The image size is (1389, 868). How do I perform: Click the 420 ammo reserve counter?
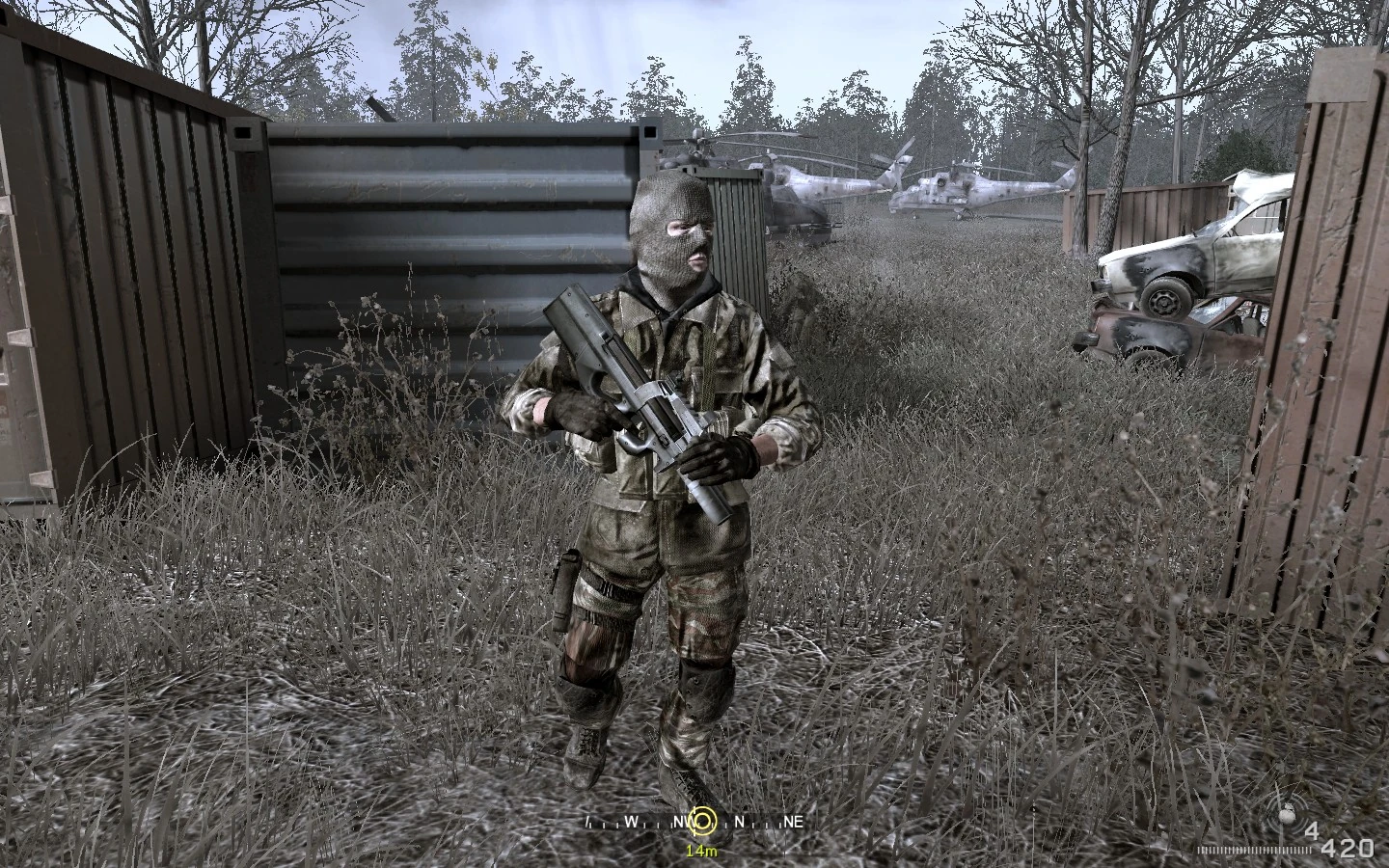pyautogui.click(x=1347, y=847)
